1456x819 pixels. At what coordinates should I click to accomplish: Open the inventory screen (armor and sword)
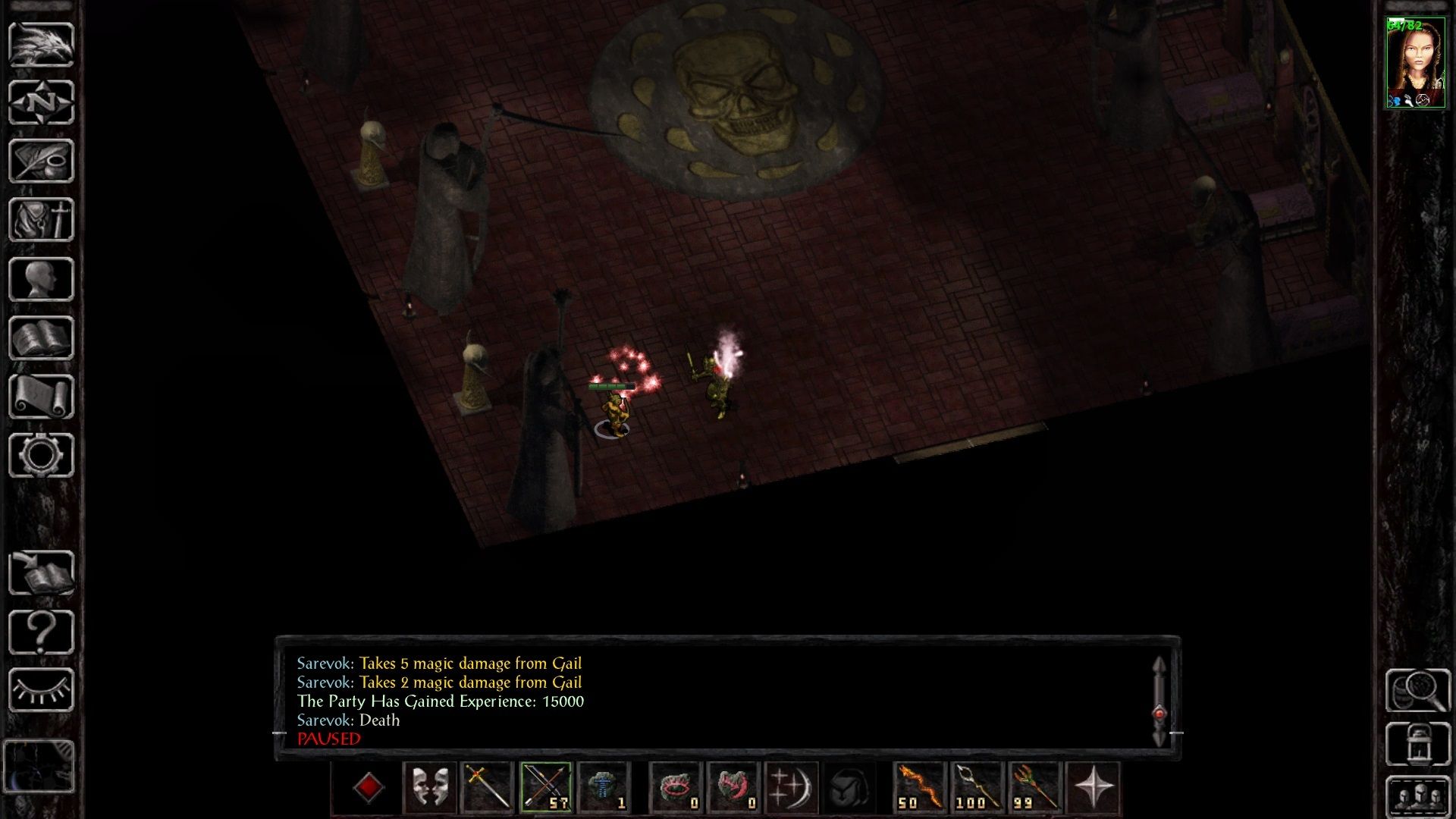tap(41, 220)
